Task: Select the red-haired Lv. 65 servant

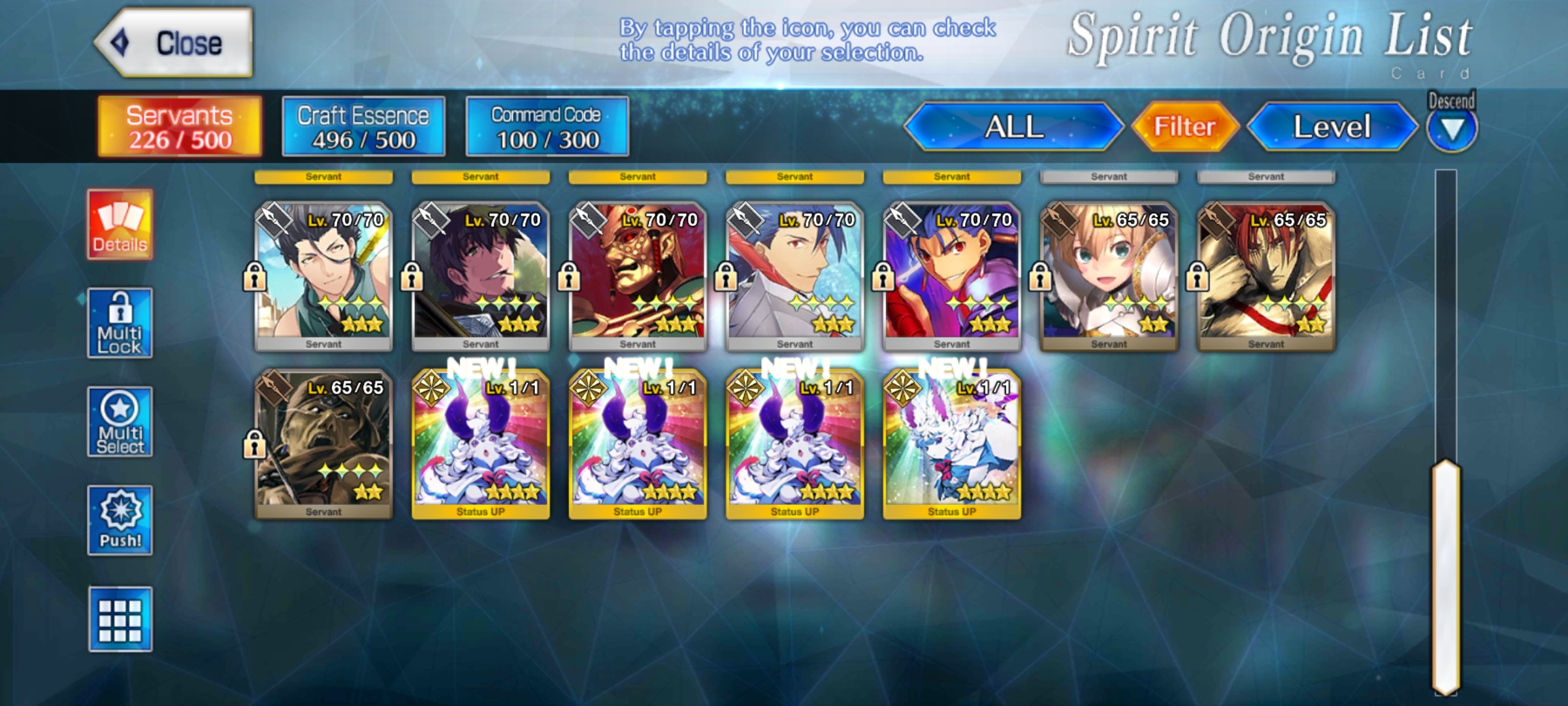Action: (x=1266, y=276)
